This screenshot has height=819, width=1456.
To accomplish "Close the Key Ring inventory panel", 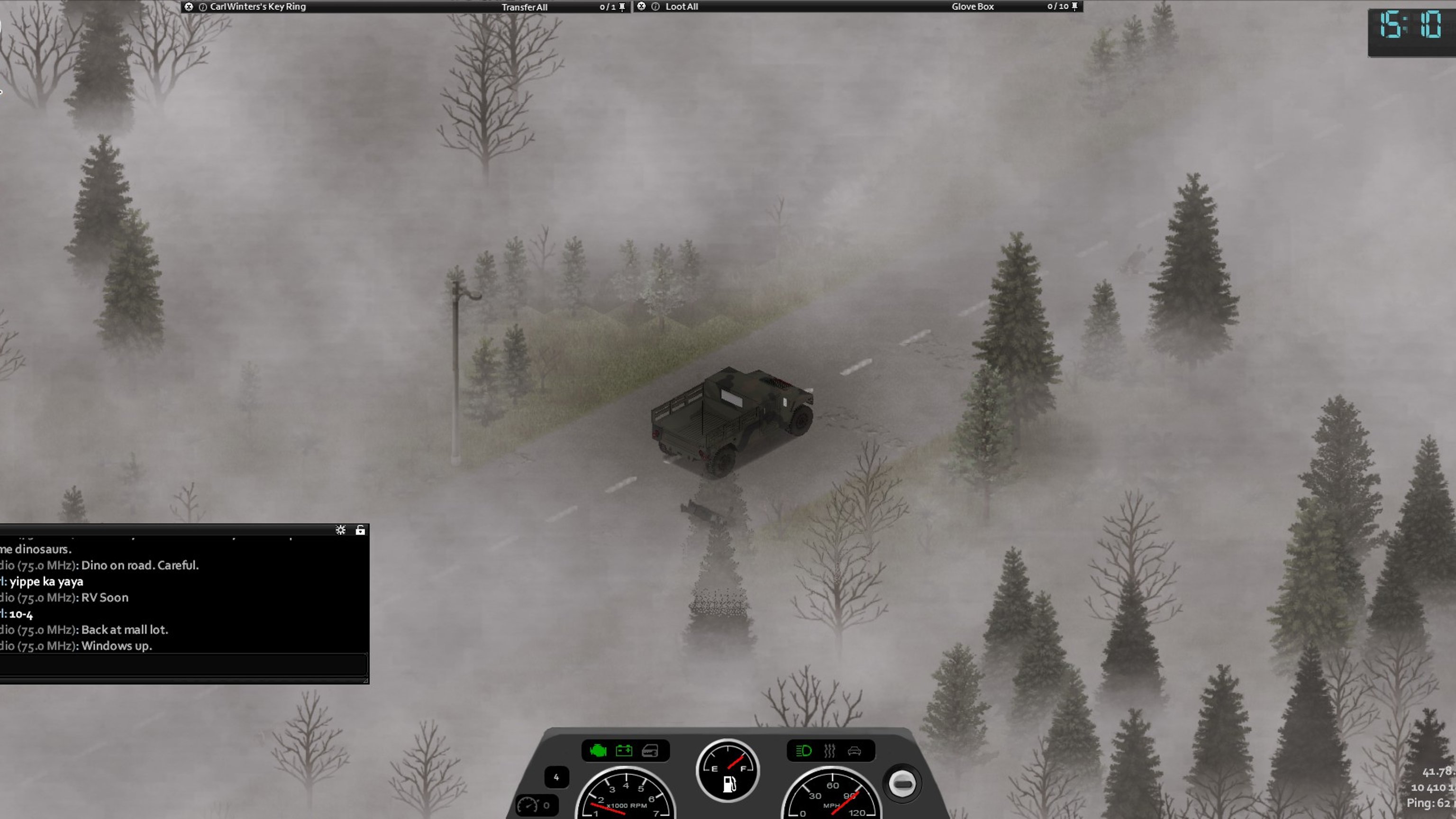I will (189, 7).
